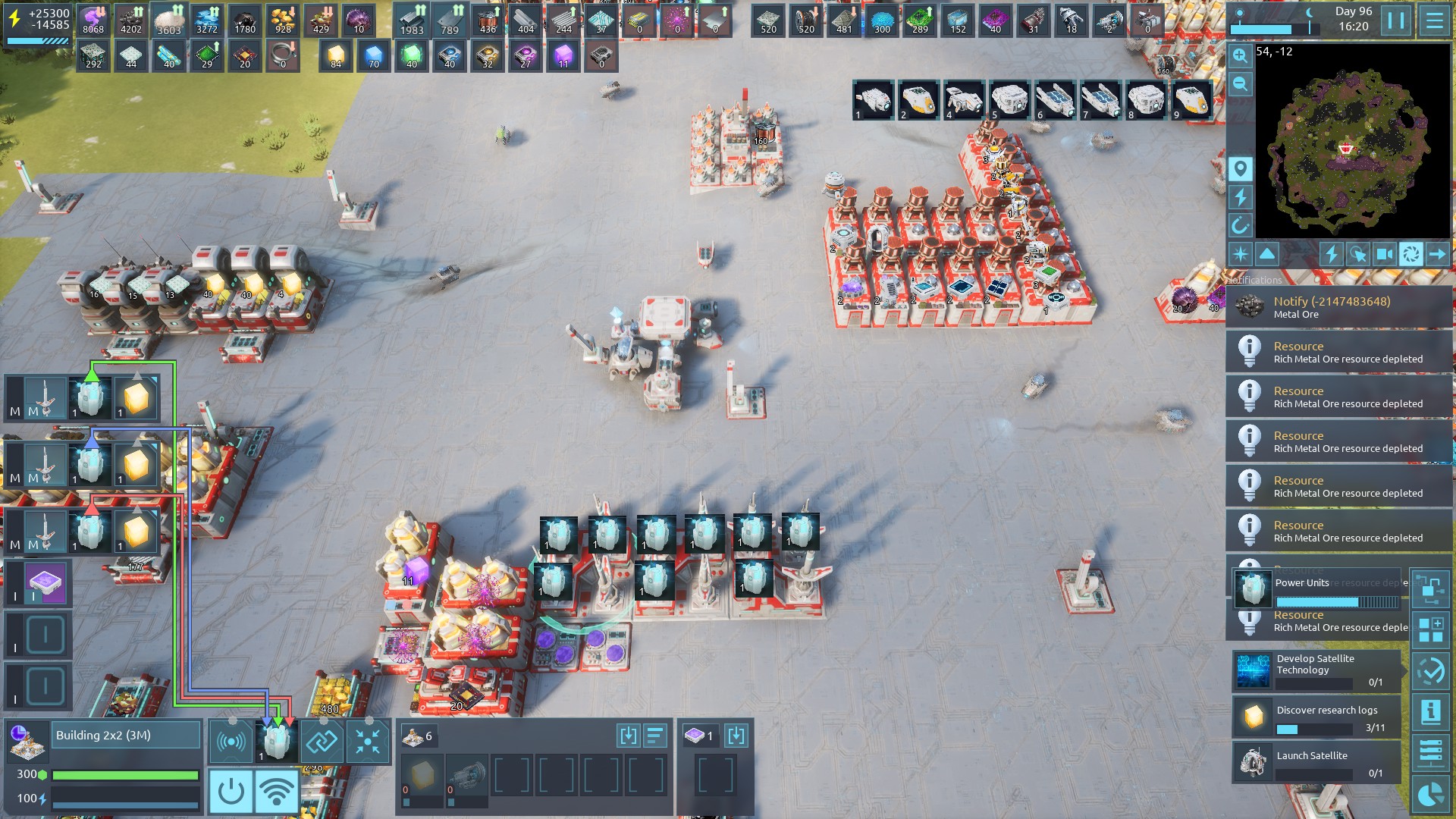The image size is (1456, 819).
Task: Zoom in on the minimap
Action: tap(1240, 55)
